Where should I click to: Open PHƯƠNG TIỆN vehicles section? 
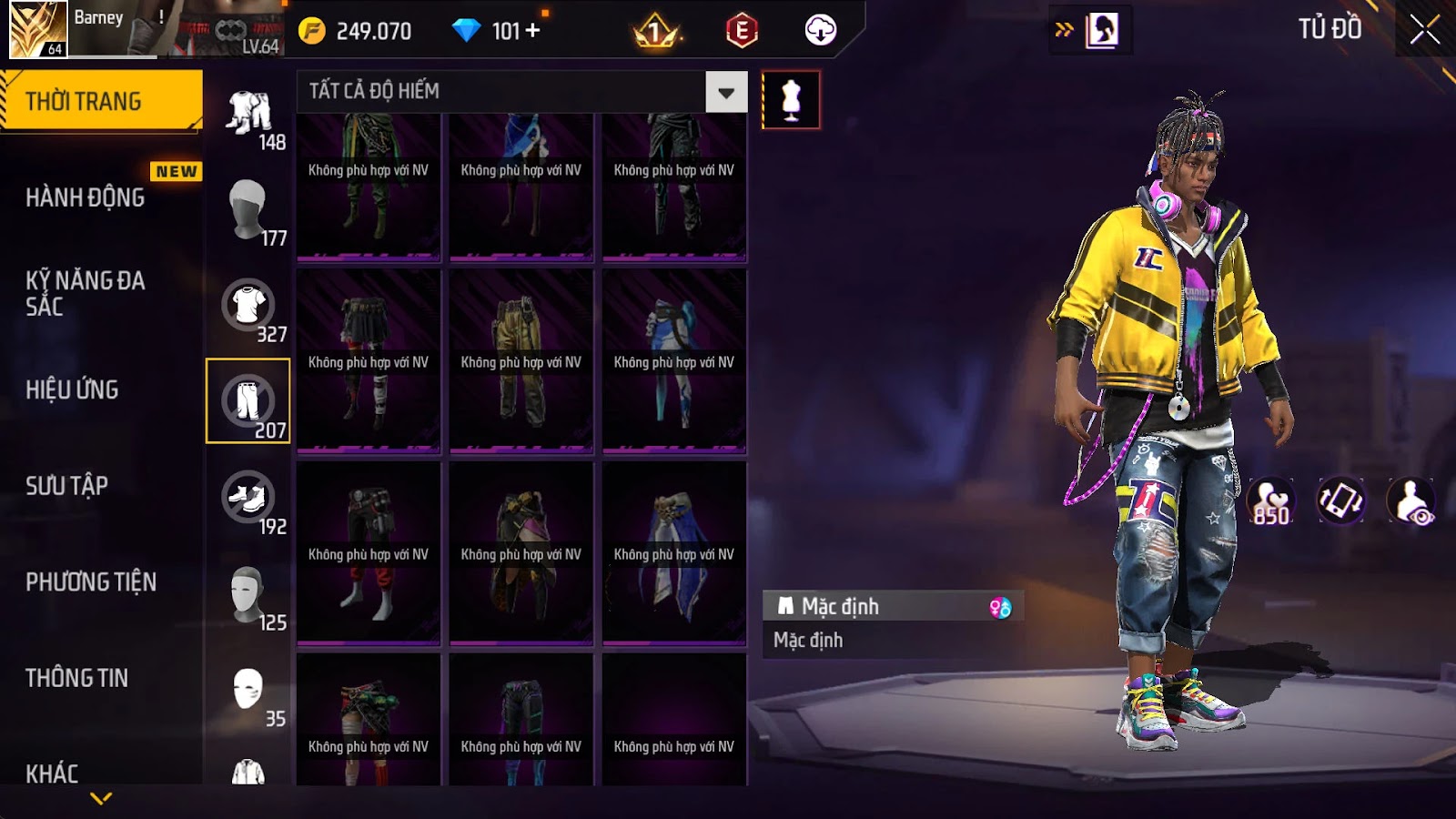91,581
